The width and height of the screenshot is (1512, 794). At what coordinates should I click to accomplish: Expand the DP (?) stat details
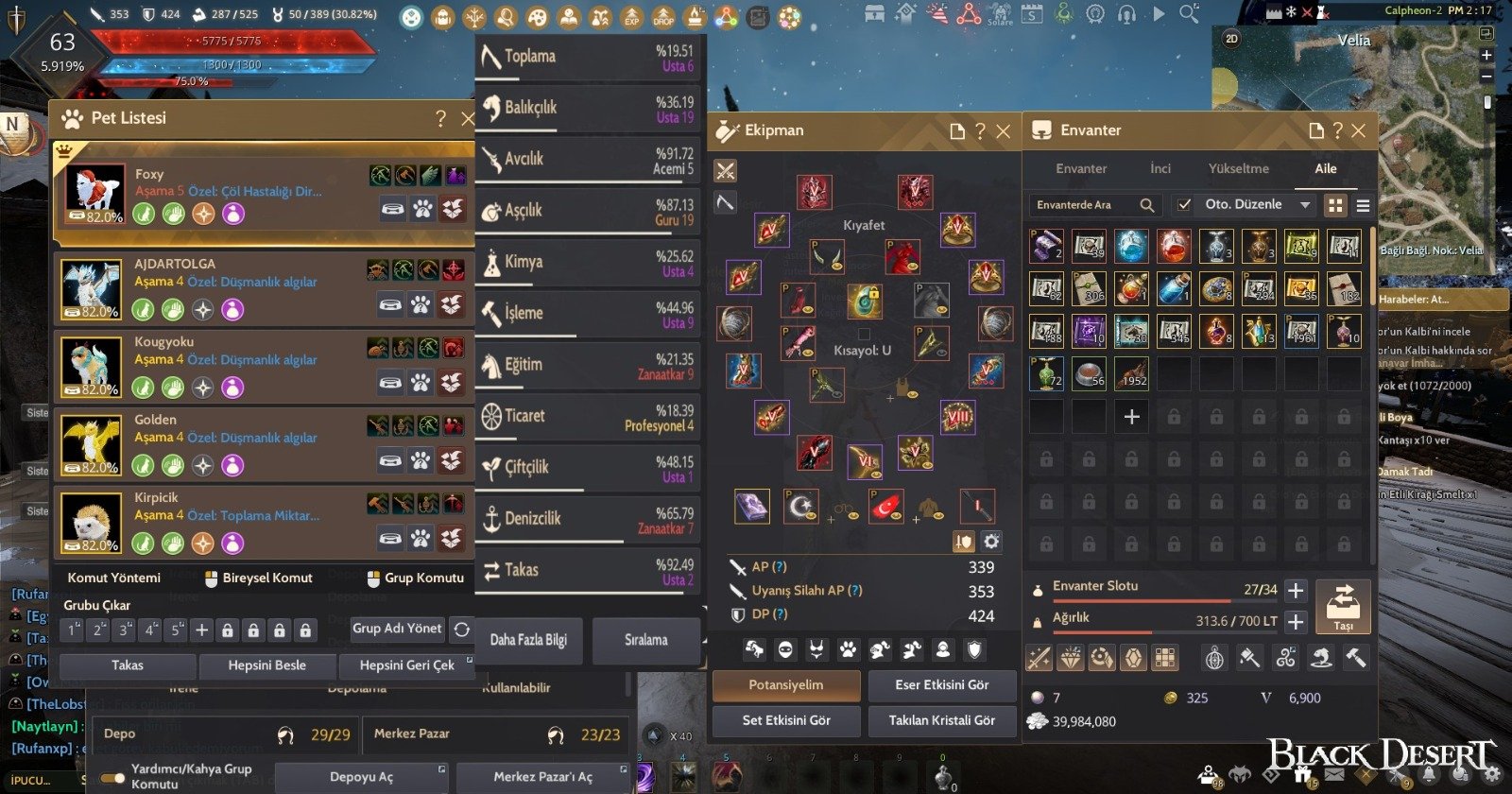pyautogui.click(x=779, y=614)
